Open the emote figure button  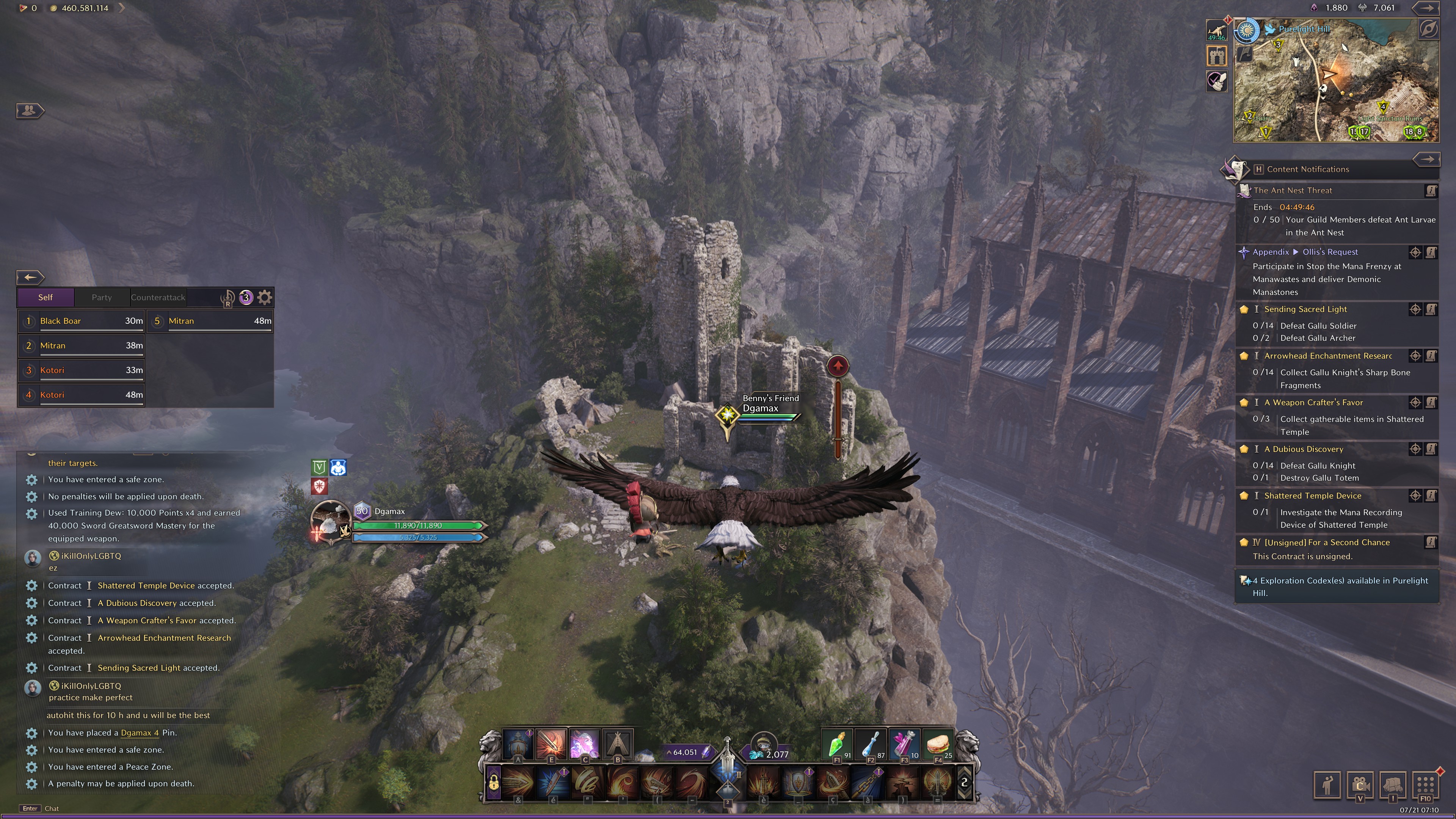(x=1327, y=784)
